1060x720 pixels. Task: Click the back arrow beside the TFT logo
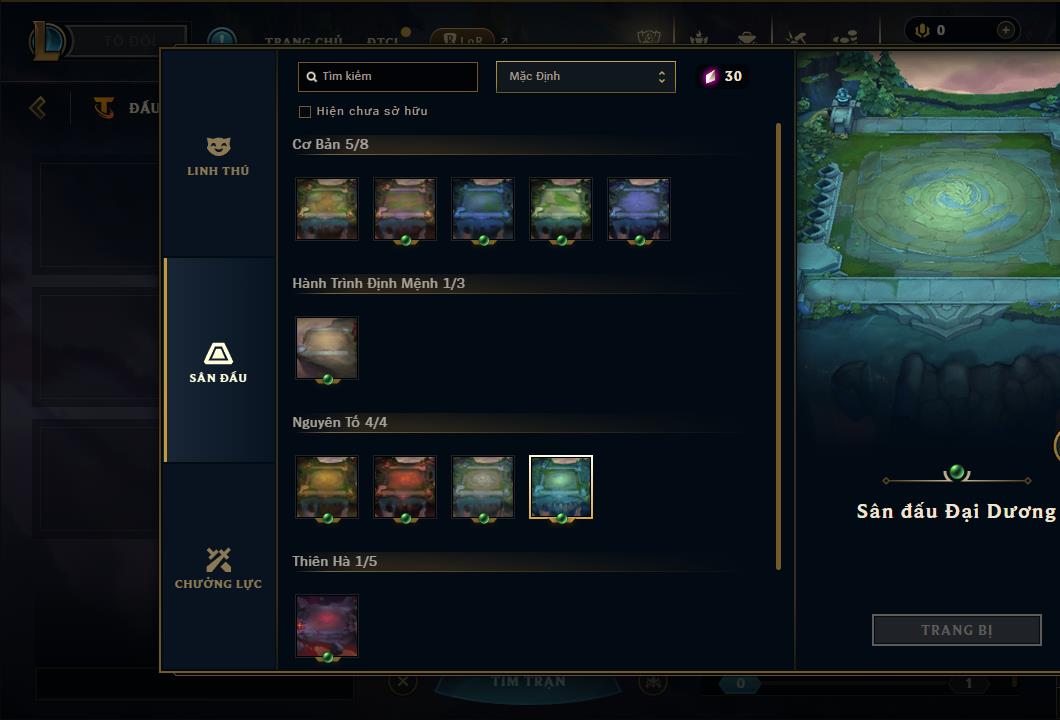click(x=38, y=107)
